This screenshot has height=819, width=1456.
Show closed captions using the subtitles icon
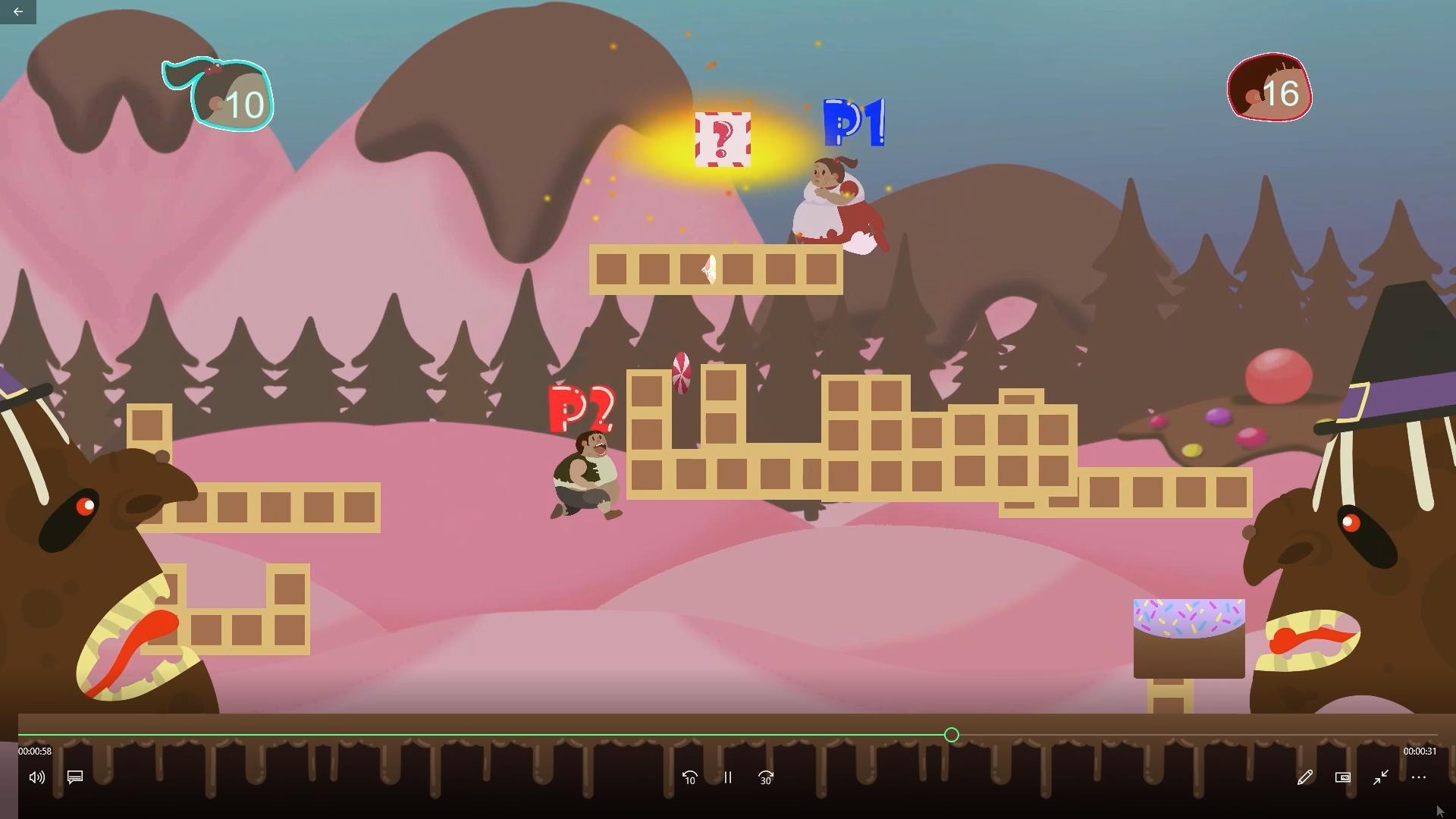pos(74,777)
